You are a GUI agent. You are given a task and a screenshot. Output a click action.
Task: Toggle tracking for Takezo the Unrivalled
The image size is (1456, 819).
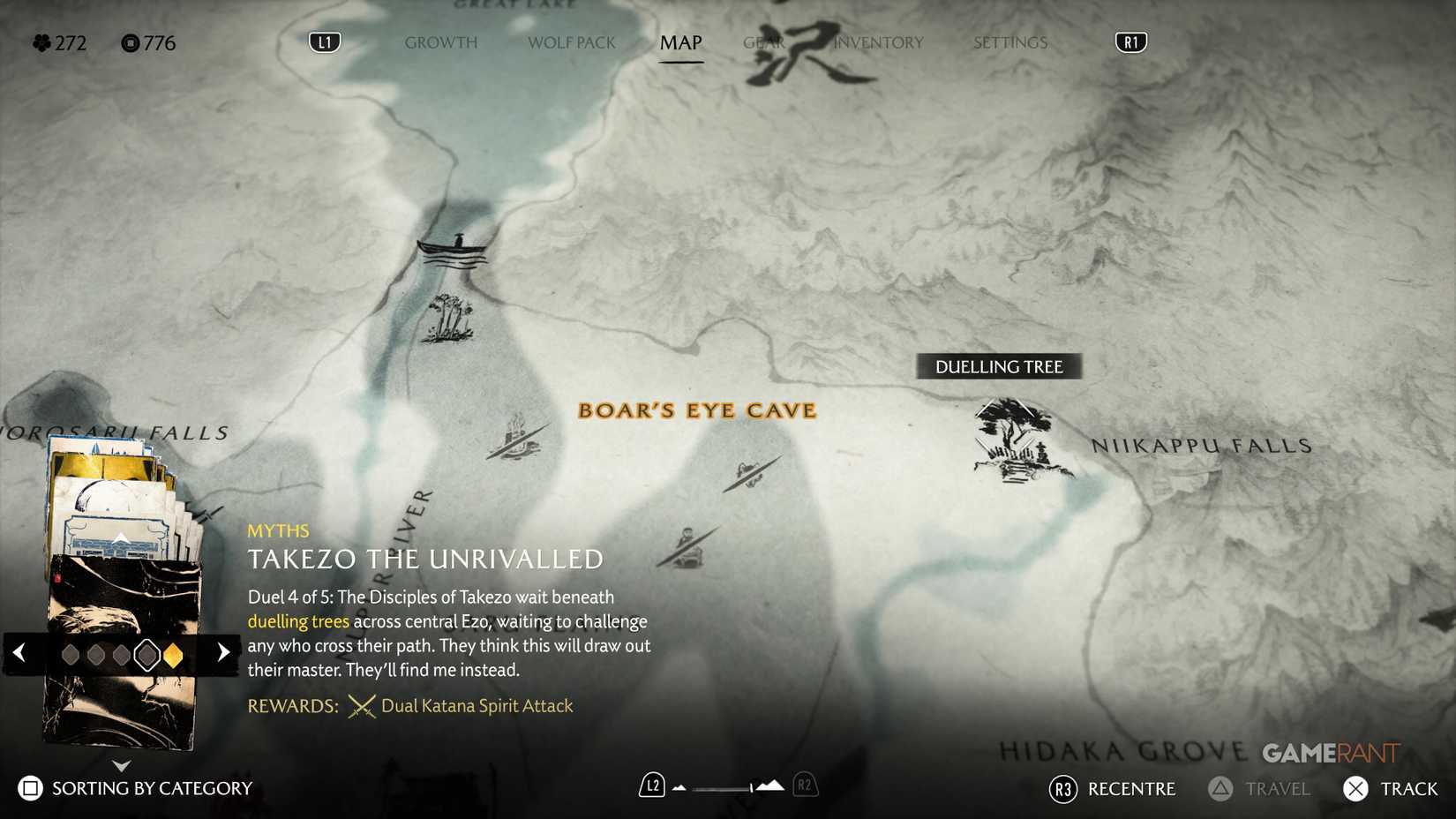1356,788
